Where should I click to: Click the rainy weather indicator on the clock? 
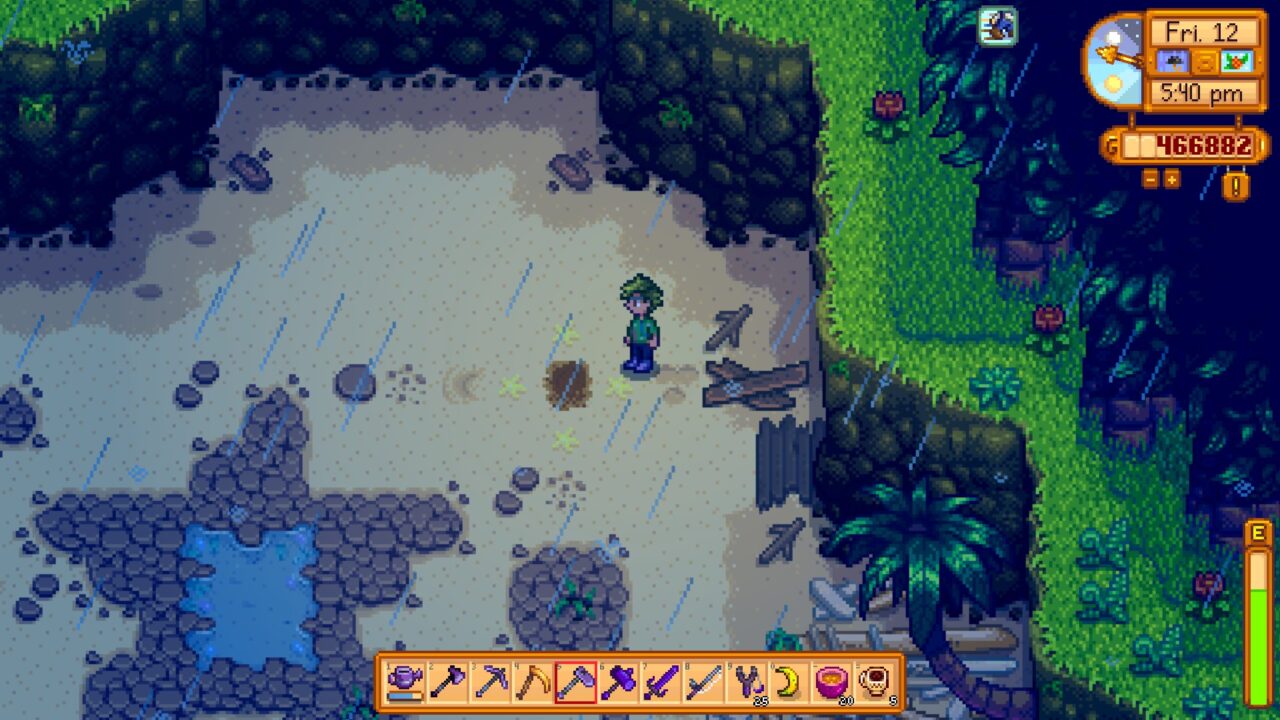(x=1173, y=61)
